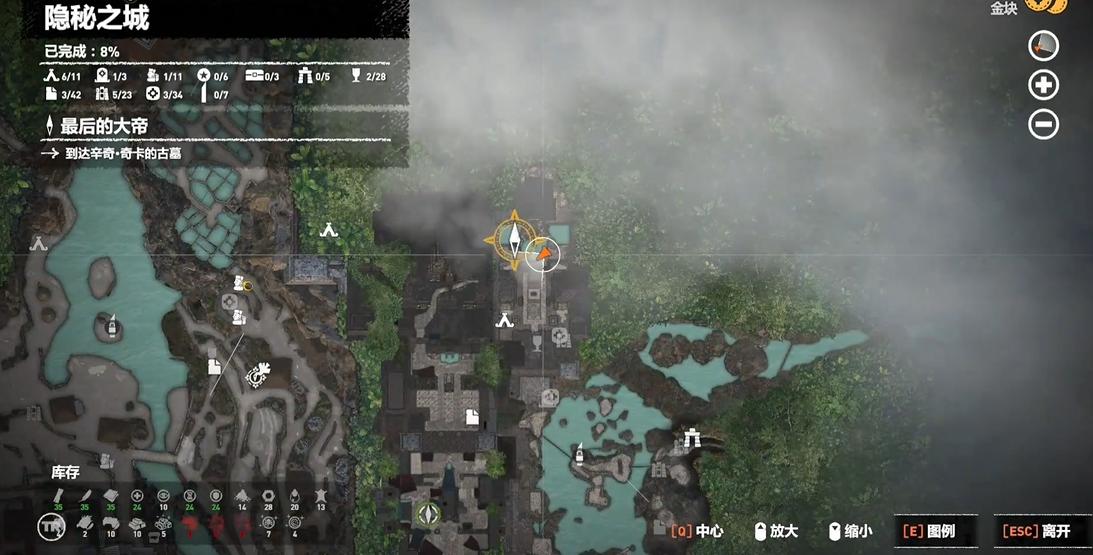Zoom in with the plus button

pos(1043,85)
